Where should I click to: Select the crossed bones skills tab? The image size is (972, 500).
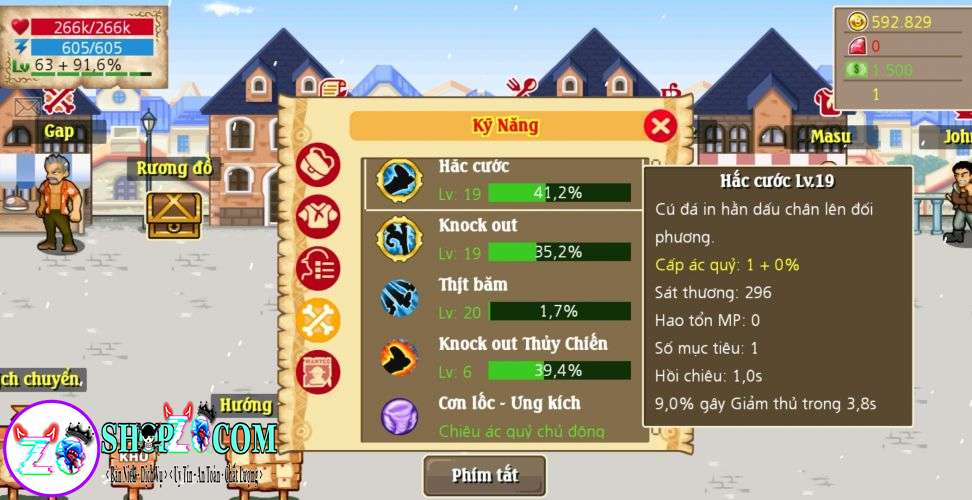(318, 320)
